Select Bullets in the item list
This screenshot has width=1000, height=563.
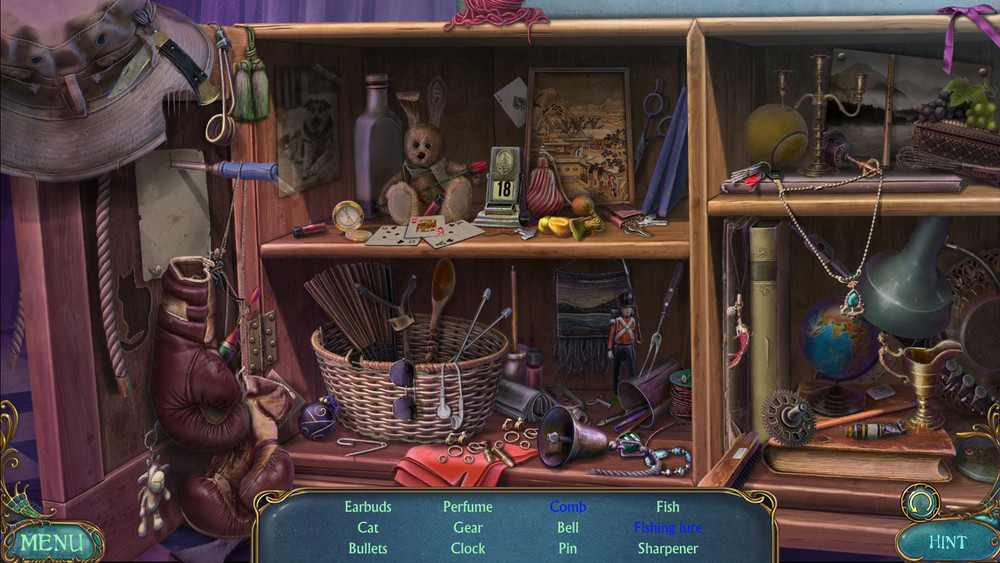(x=368, y=548)
